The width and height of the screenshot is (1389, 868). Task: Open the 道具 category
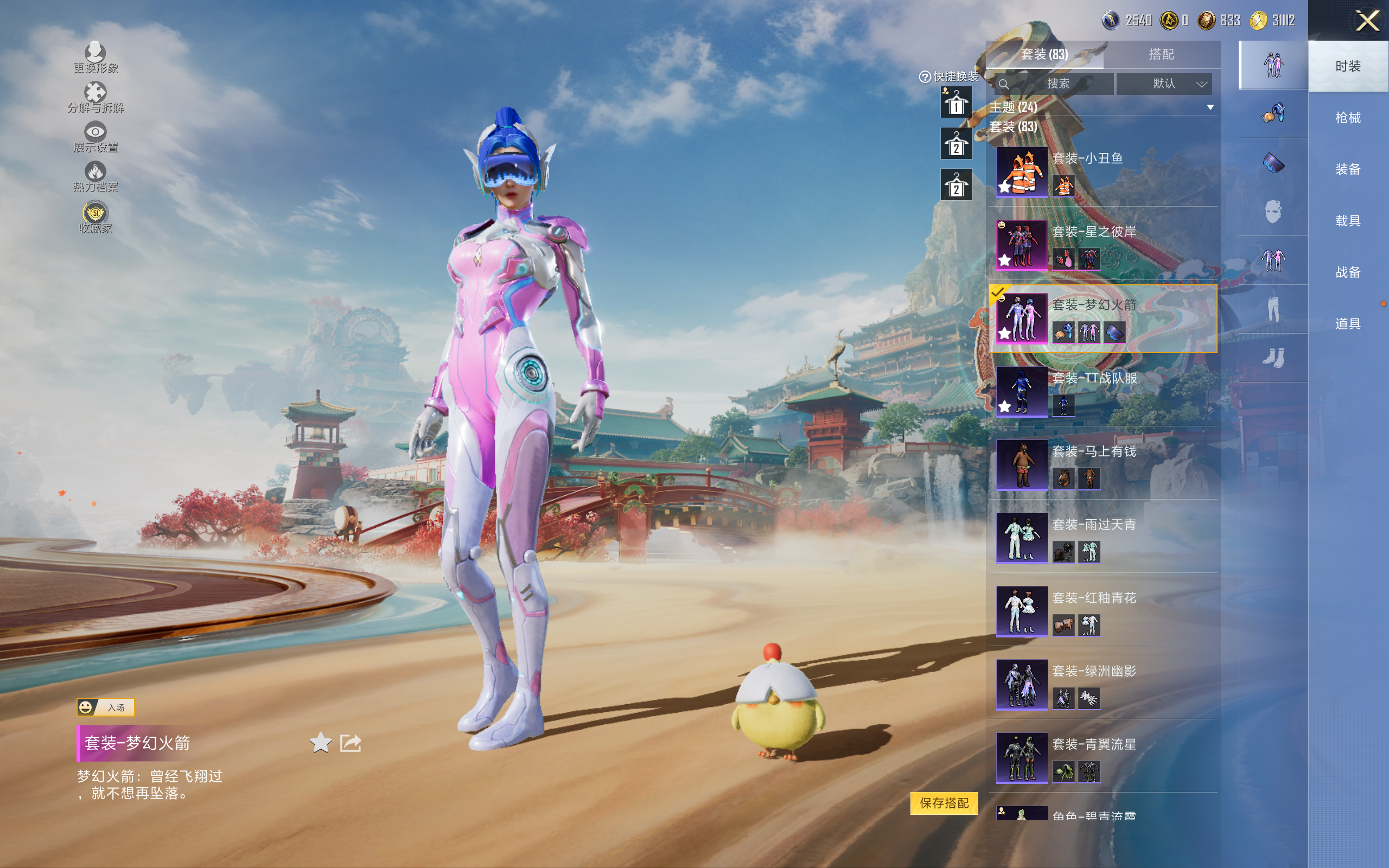pyautogui.click(x=1347, y=324)
